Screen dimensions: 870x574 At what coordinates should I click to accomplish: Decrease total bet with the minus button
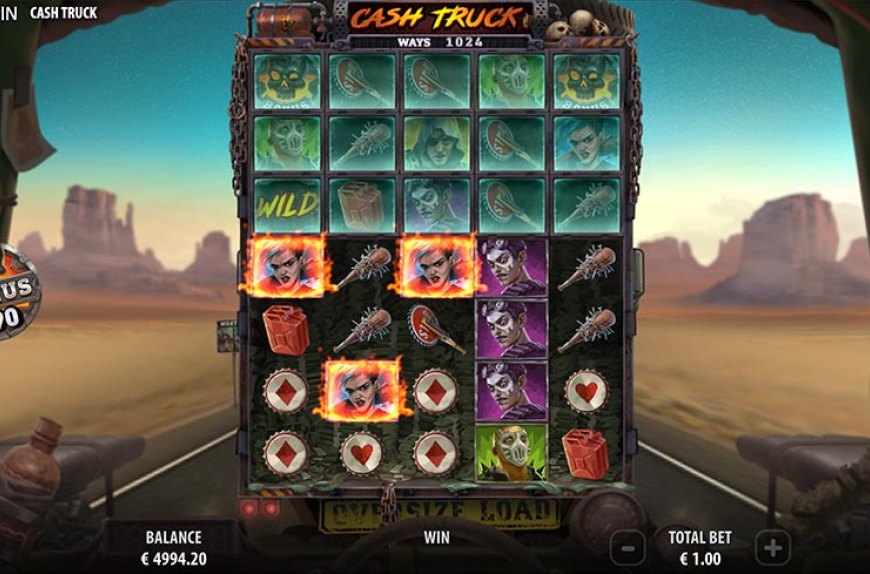627,547
